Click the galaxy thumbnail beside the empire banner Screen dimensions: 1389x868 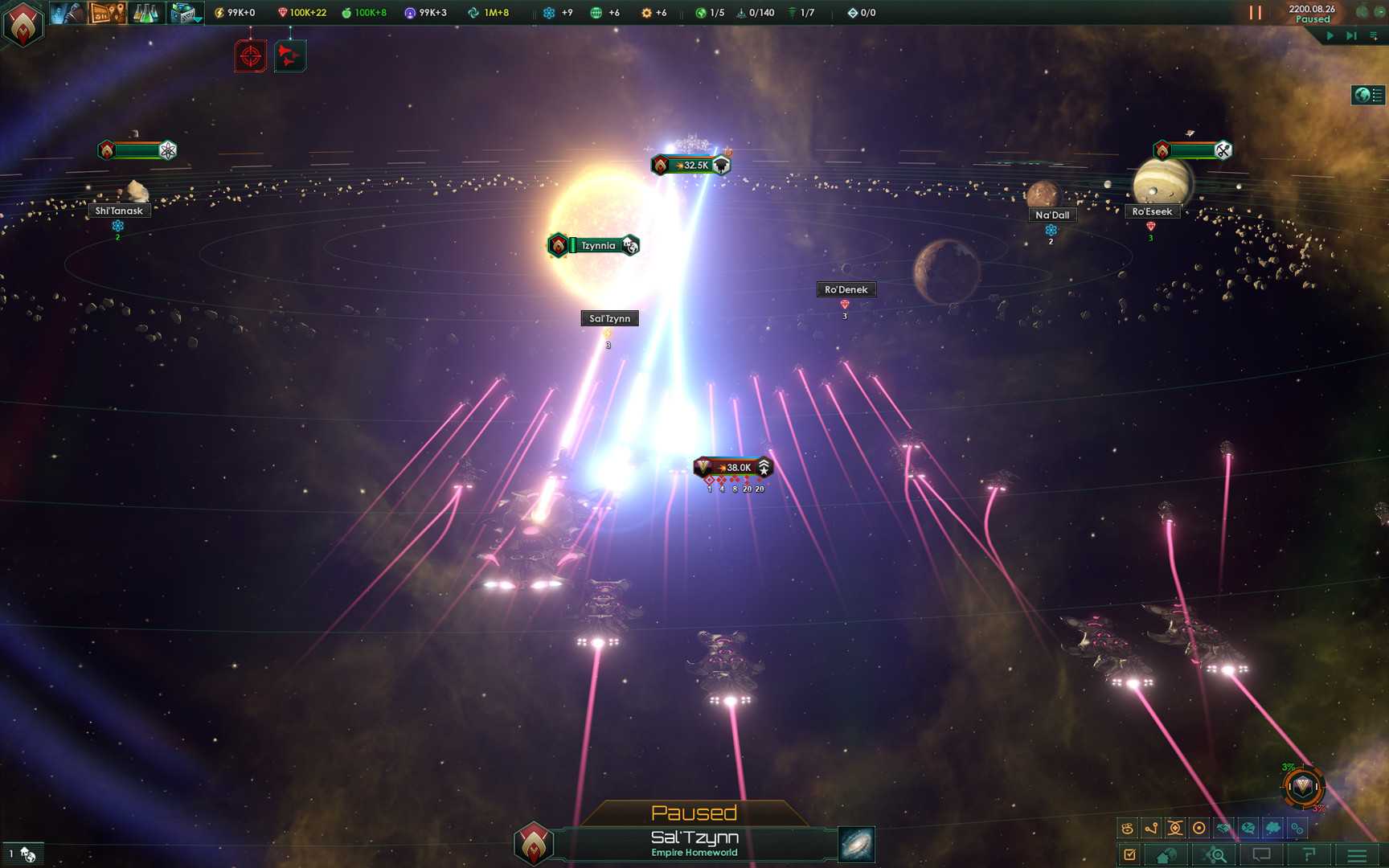click(x=858, y=845)
